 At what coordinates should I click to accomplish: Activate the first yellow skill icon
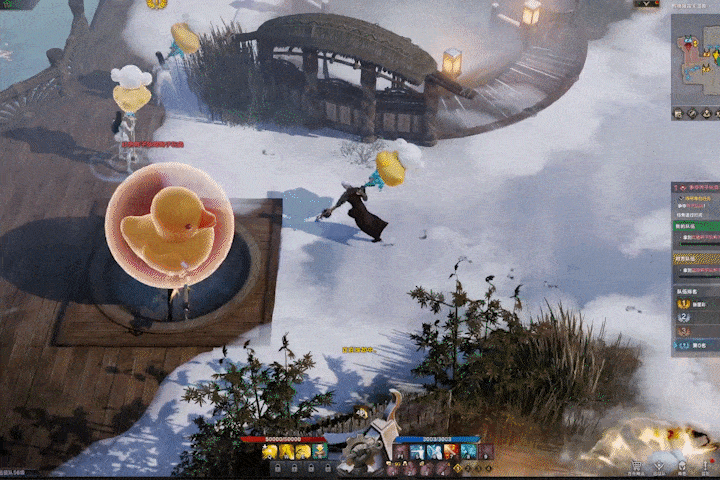[268, 452]
